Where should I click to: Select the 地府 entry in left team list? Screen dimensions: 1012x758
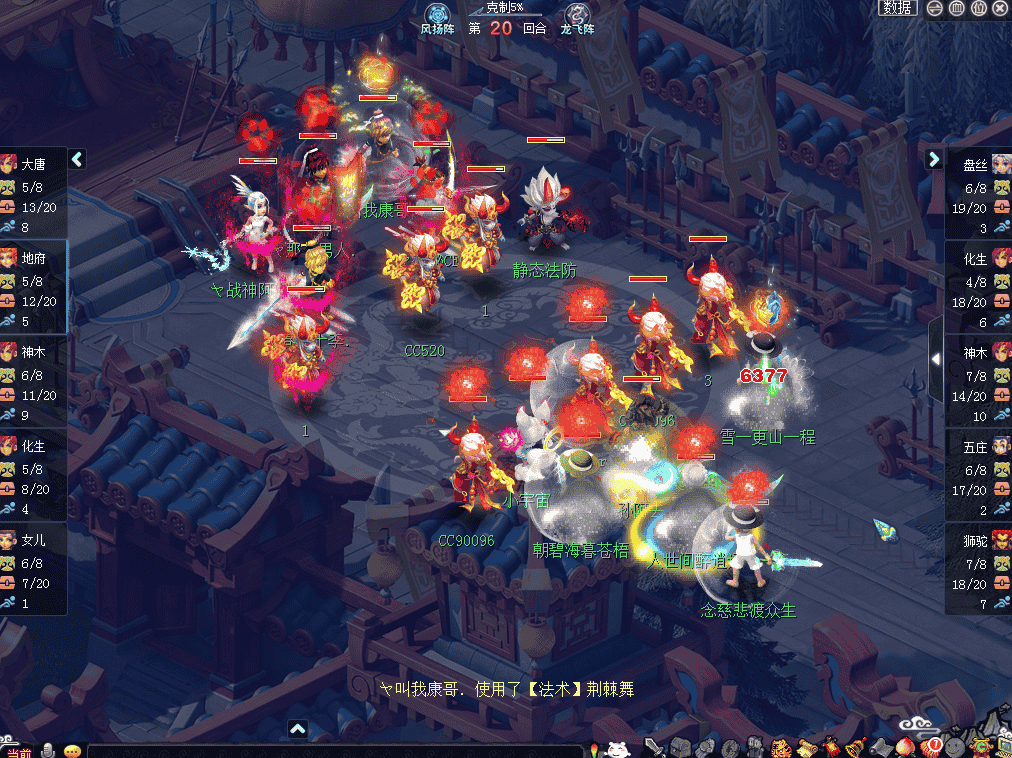pyautogui.click(x=33, y=258)
